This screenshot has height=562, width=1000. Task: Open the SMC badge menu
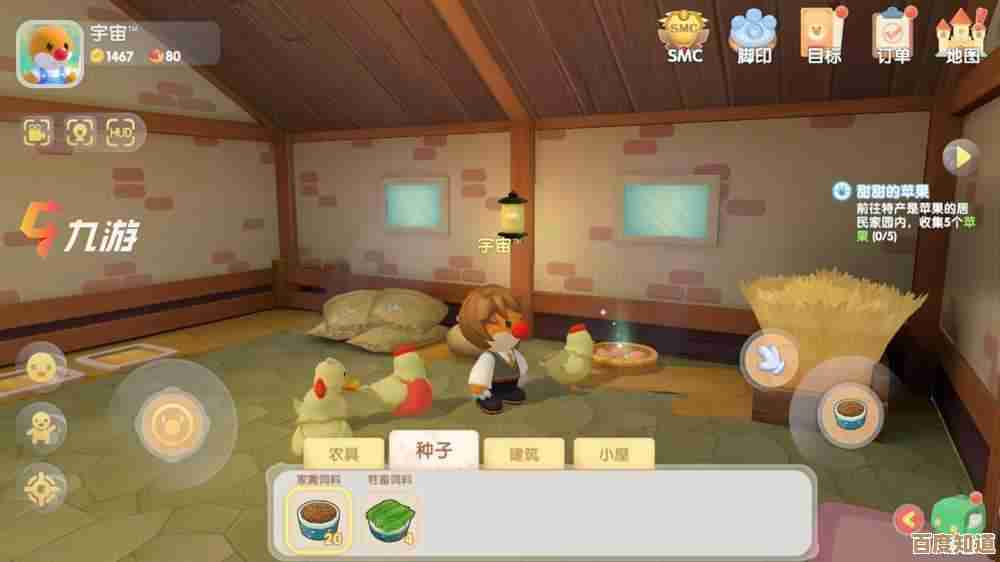[x=685, y=35]
